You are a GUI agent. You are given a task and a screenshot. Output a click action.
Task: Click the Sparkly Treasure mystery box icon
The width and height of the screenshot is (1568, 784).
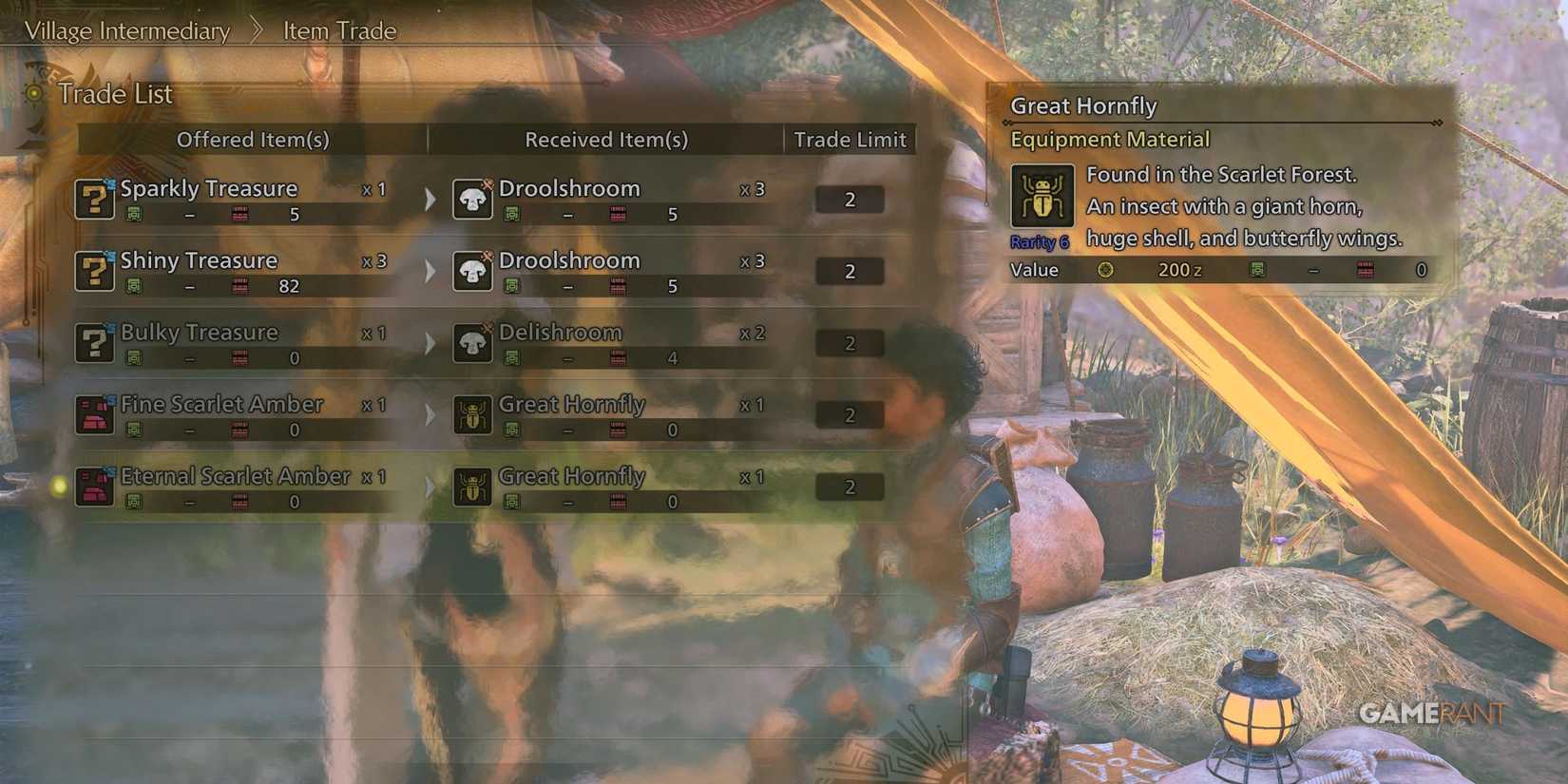click(94, 200)
